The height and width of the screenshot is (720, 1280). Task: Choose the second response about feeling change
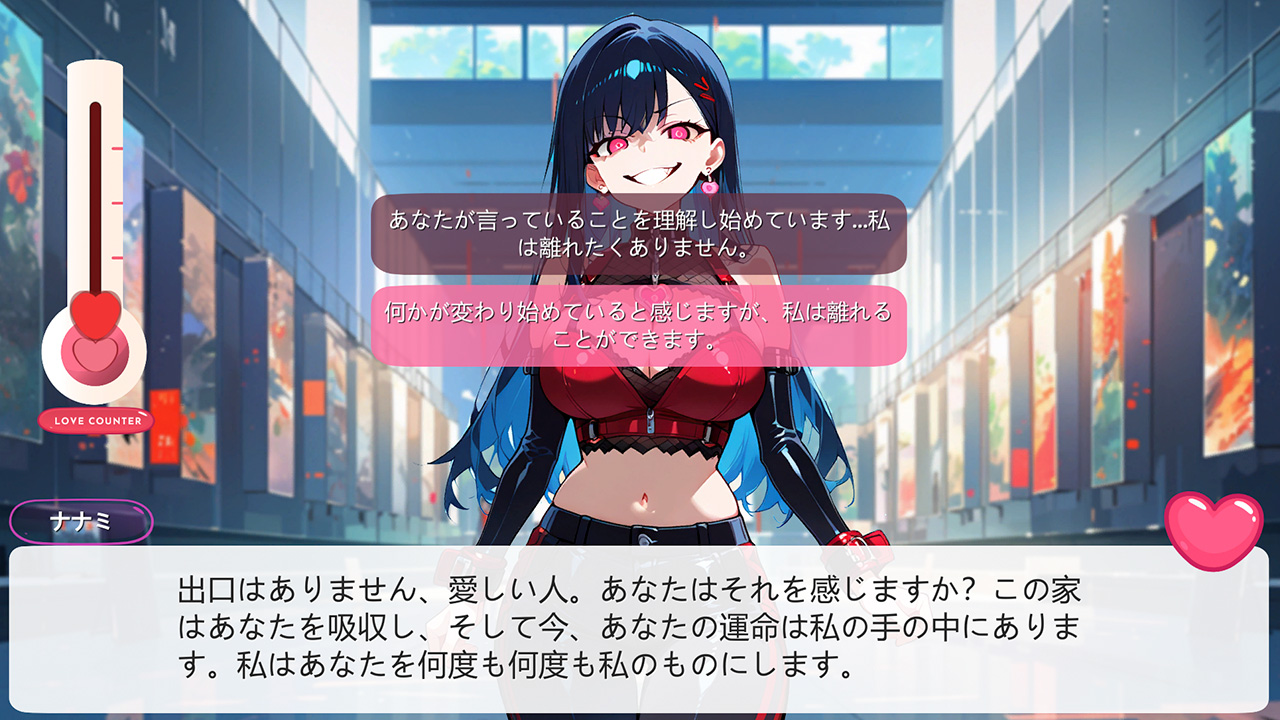point(640,326)
